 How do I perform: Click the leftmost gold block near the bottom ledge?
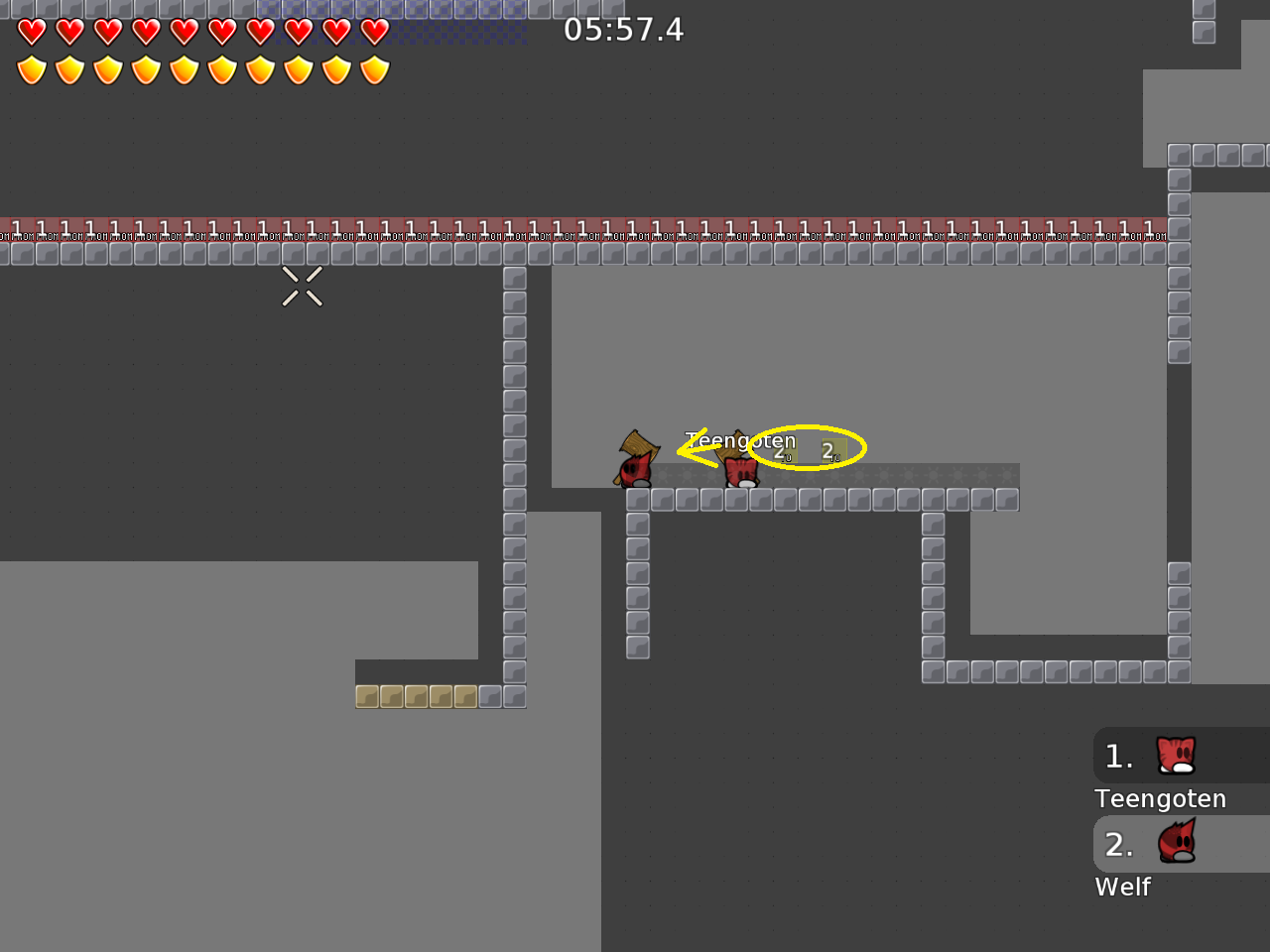coord(368,696)
